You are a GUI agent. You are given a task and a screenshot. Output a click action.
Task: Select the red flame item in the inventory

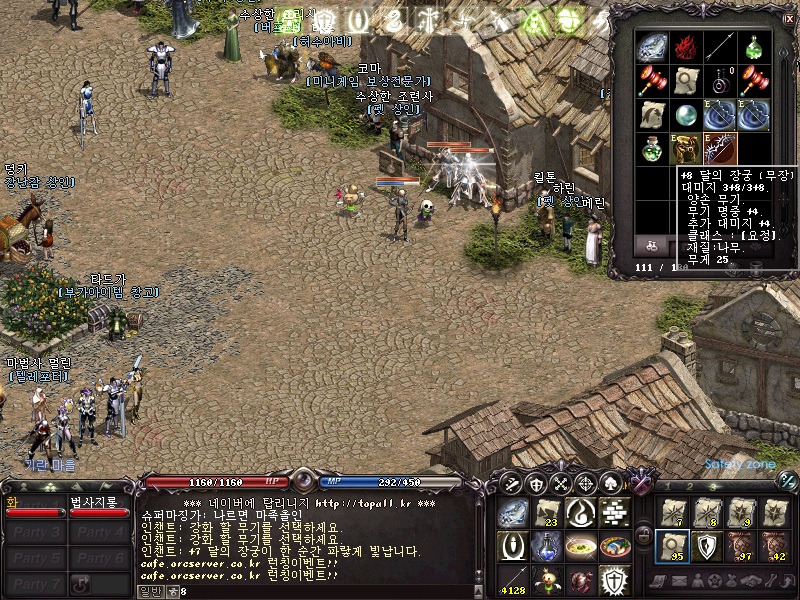tap(685, 47)
